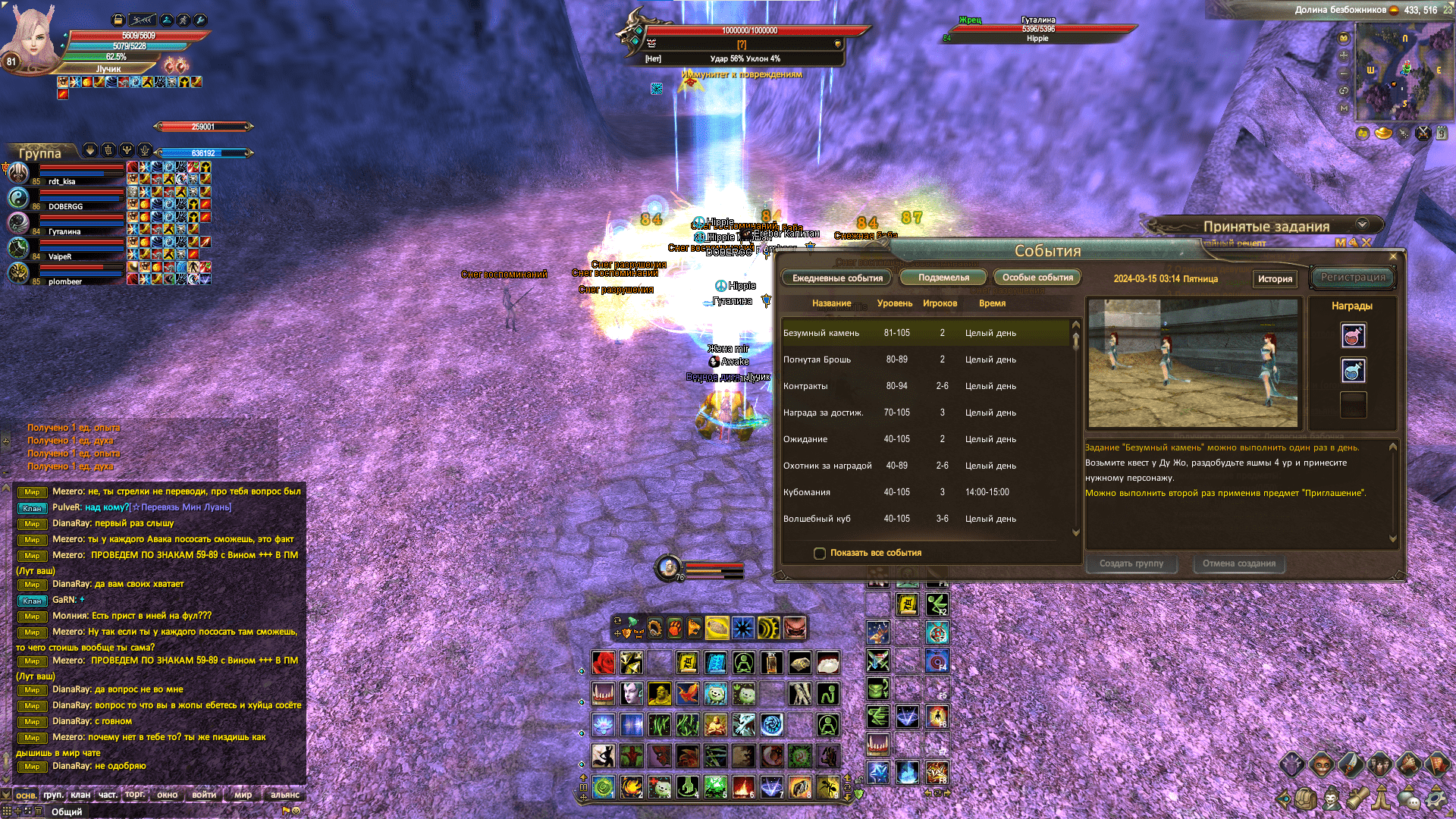
Task: Click the 'Создать группу' button
Action: click(1131, 563)
